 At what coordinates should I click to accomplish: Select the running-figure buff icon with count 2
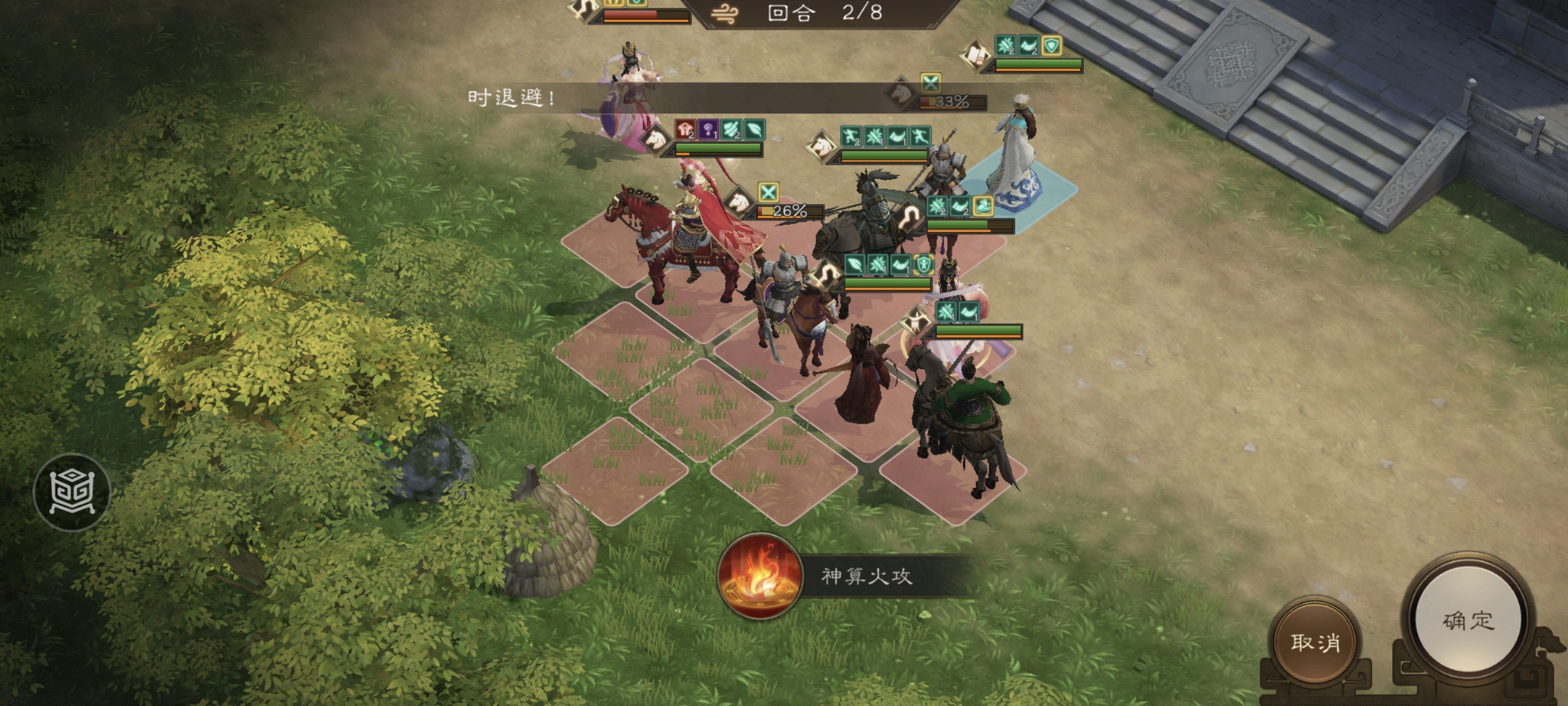pyautogui.click(x=853, y=137)
